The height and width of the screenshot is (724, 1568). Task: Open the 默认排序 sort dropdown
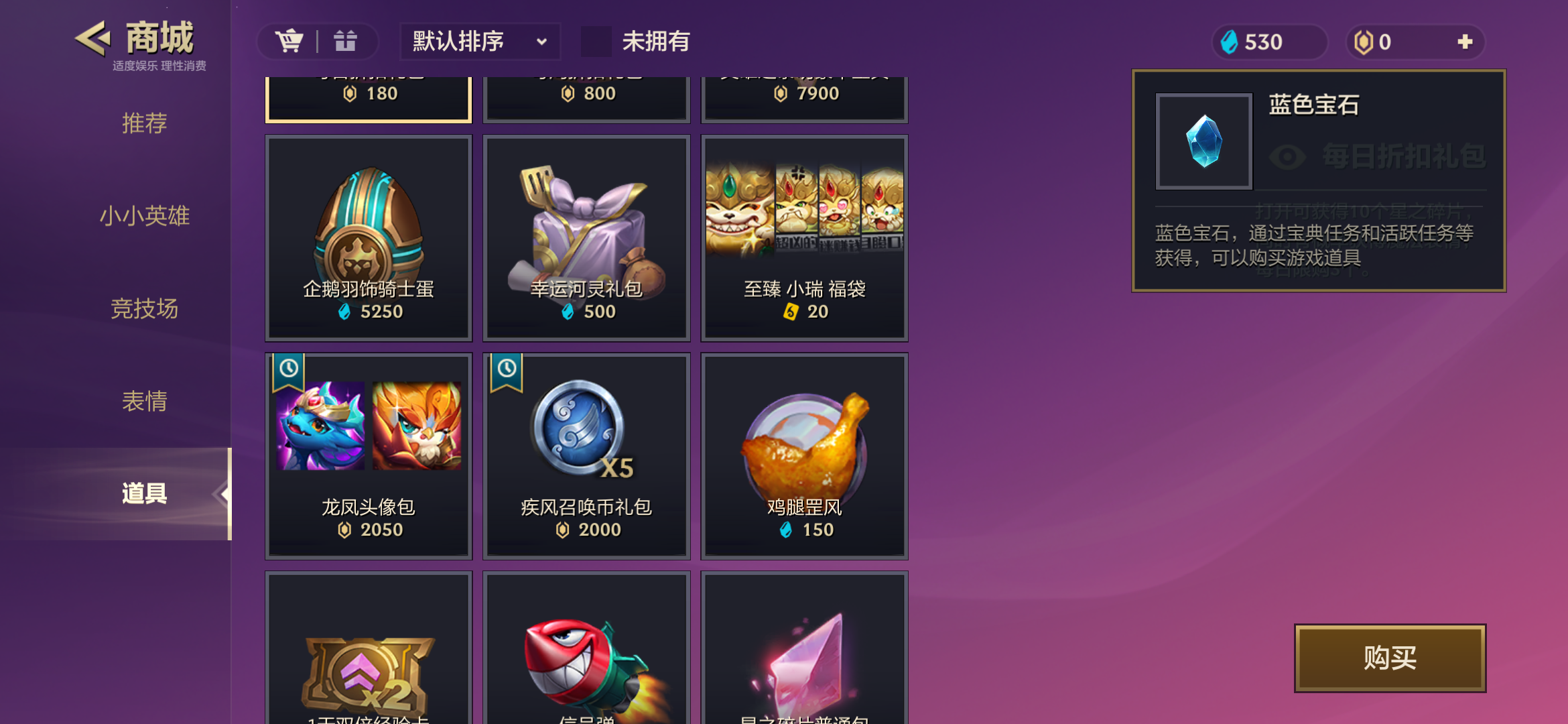pyautogui.click(x=478, y=42)
